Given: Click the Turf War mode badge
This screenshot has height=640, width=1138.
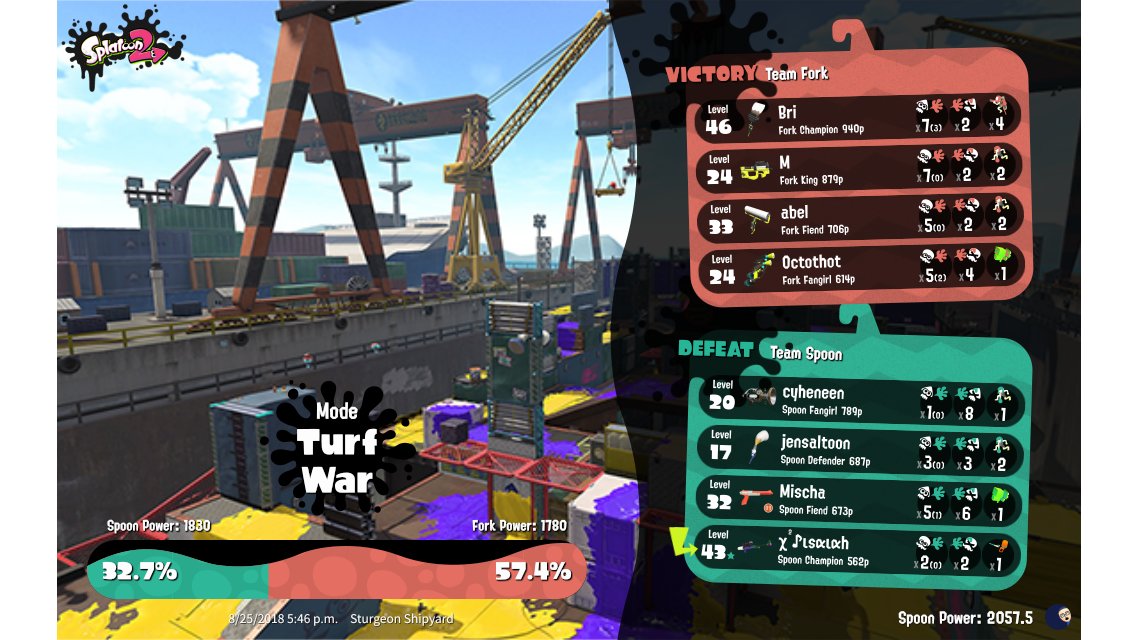Looking at the screenshot, I should click(337, 450).
